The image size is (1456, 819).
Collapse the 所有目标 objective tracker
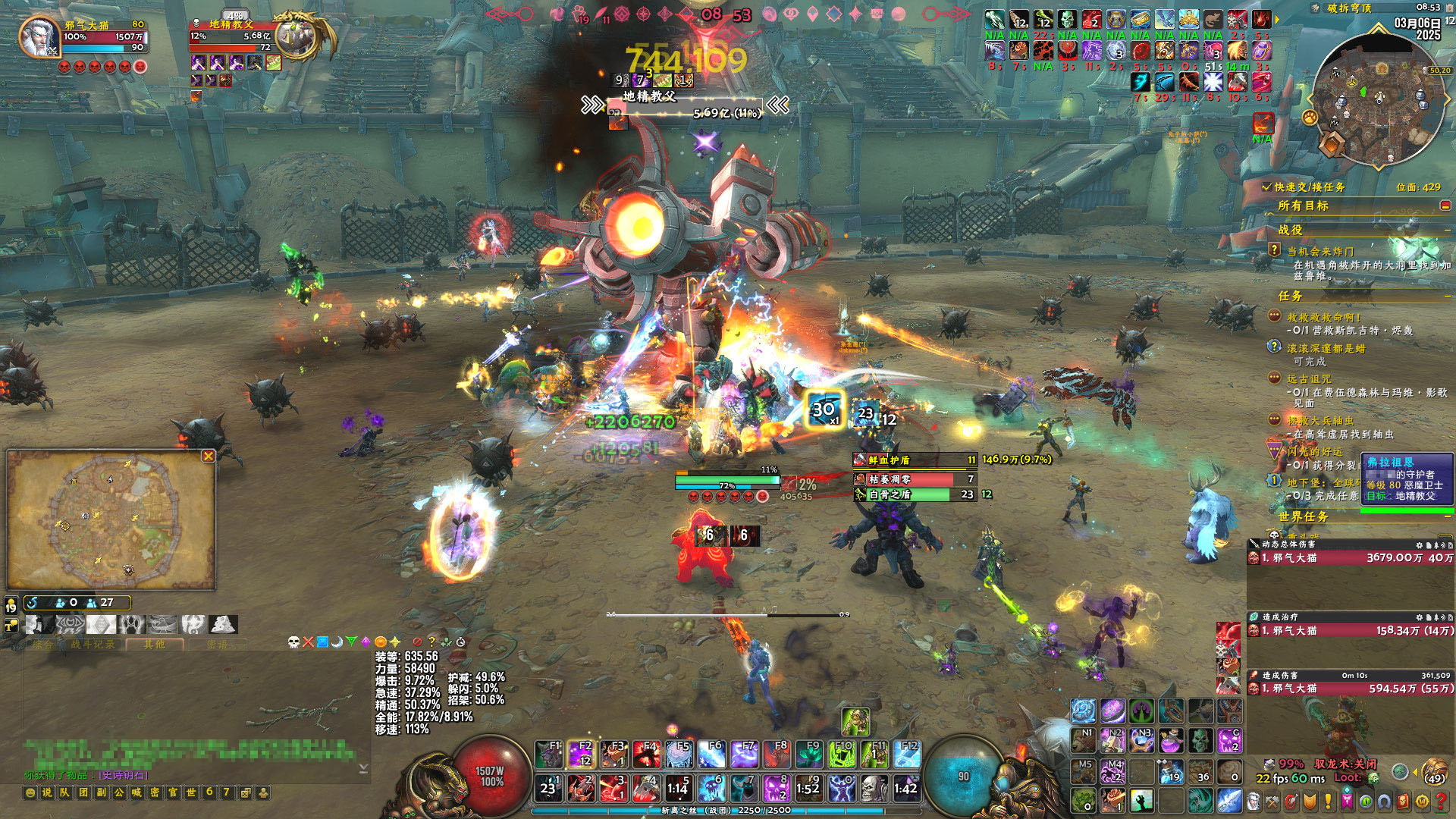pyautogui.click(x=1445, y=206)
